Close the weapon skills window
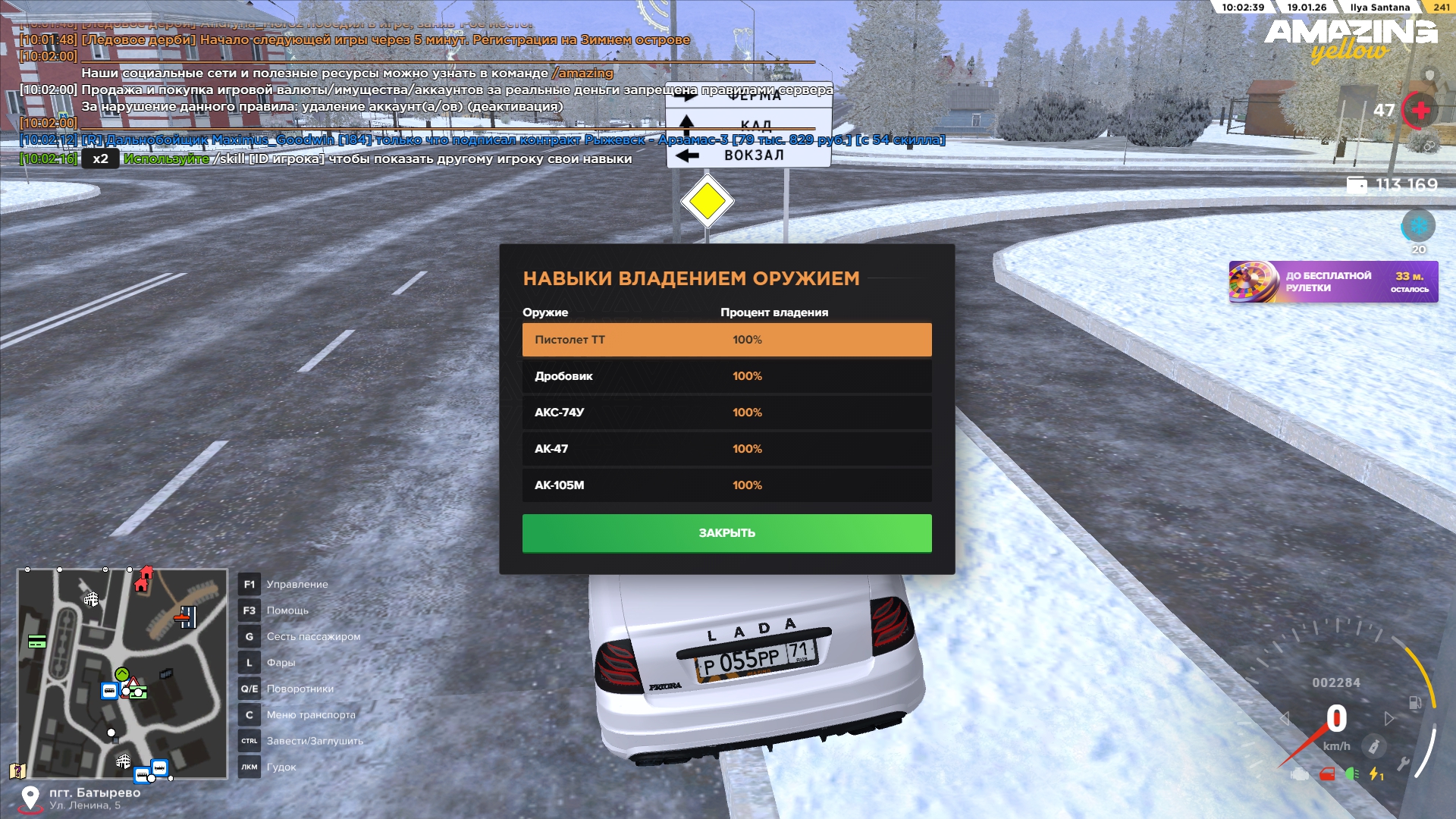 pos(726,533)
